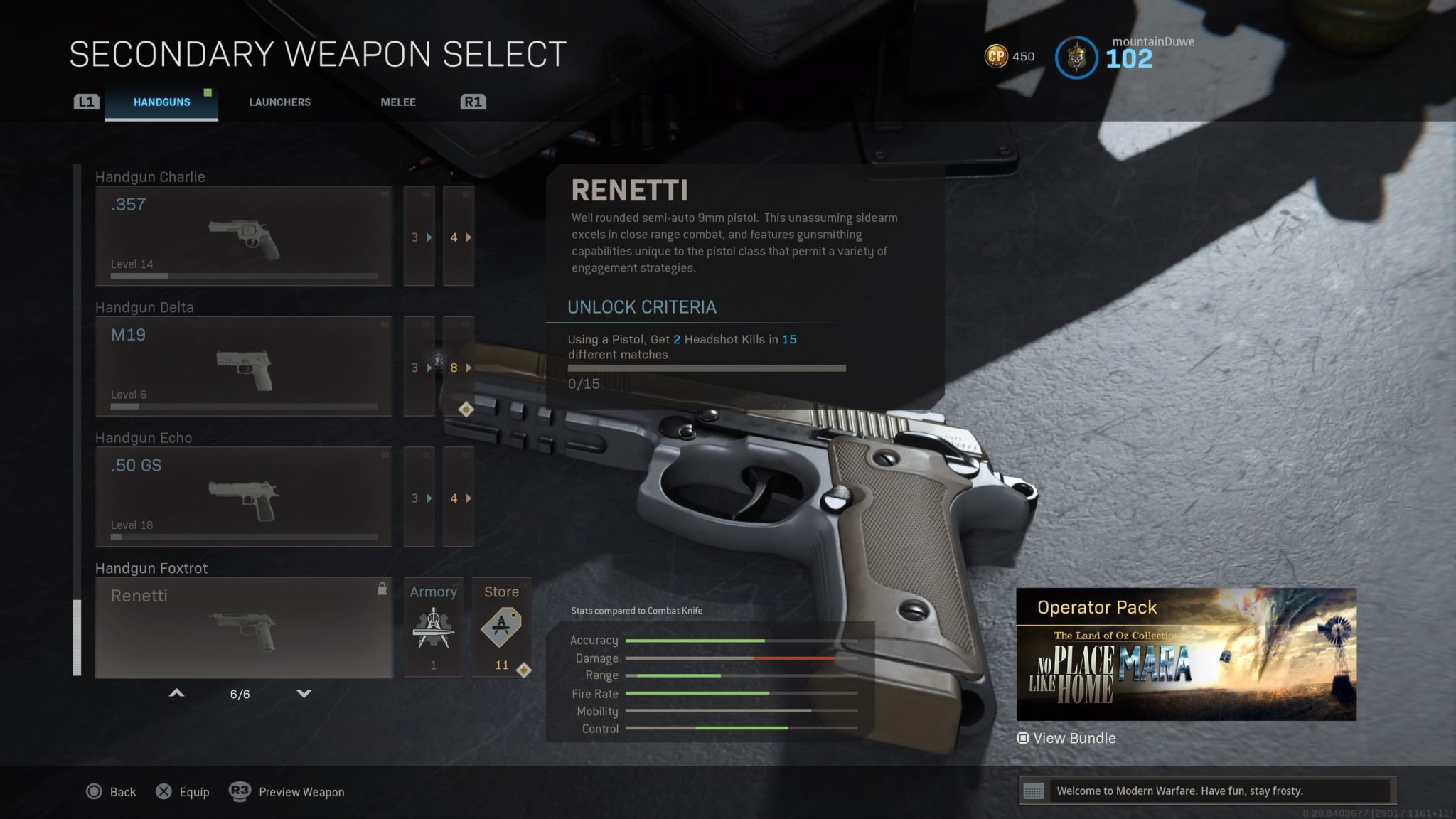Click View Bundle for the Operator Pack

pos(1066,738)
